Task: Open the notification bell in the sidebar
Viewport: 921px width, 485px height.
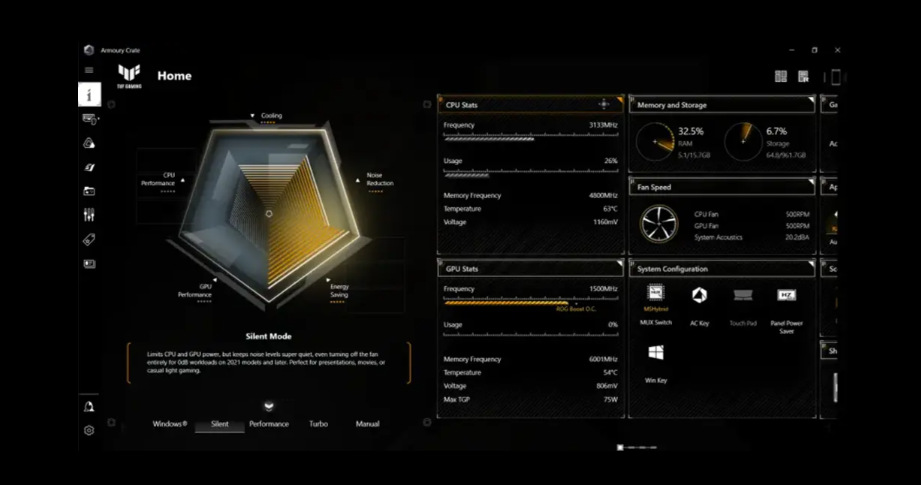Action: pos(89,406)
